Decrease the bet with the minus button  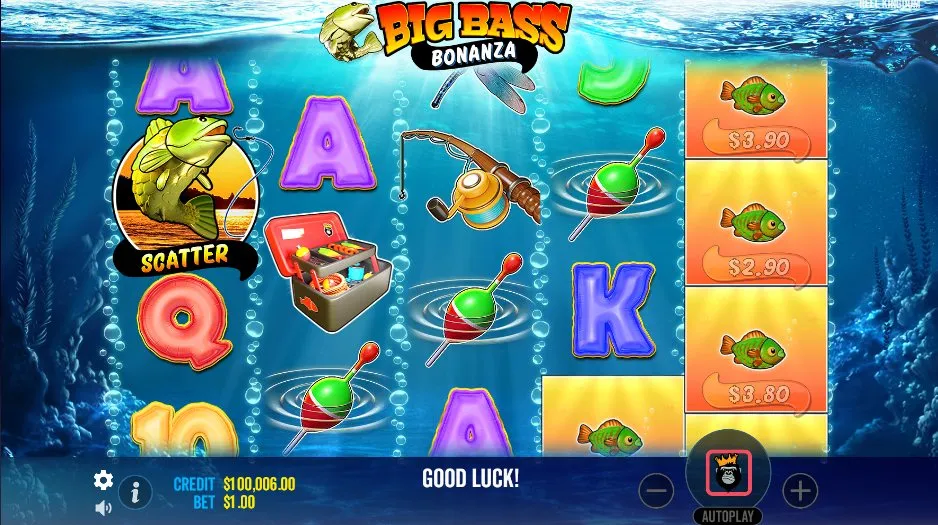pyautogui.click(x=656, y=490)
